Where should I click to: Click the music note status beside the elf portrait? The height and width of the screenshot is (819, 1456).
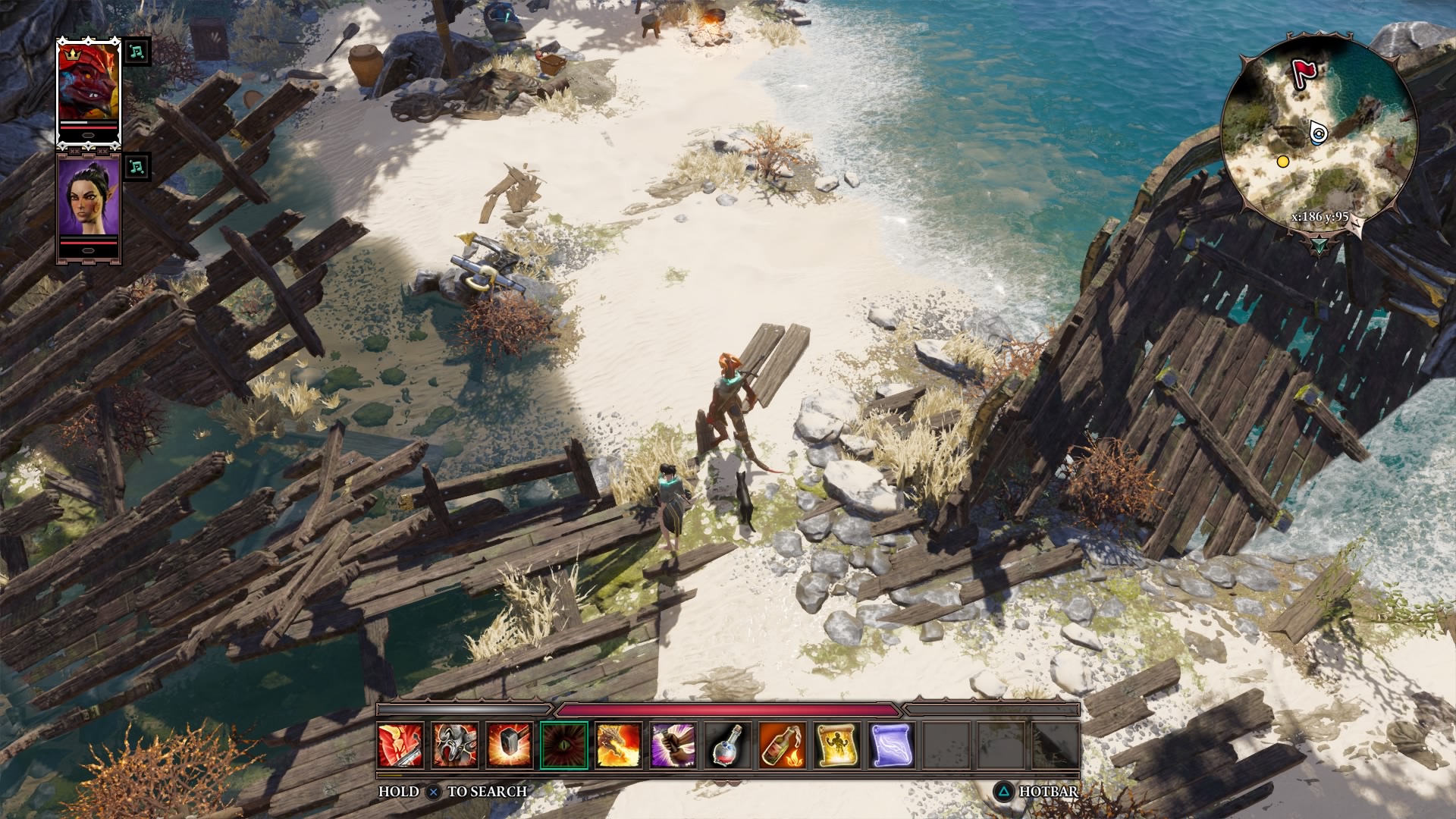136,167
